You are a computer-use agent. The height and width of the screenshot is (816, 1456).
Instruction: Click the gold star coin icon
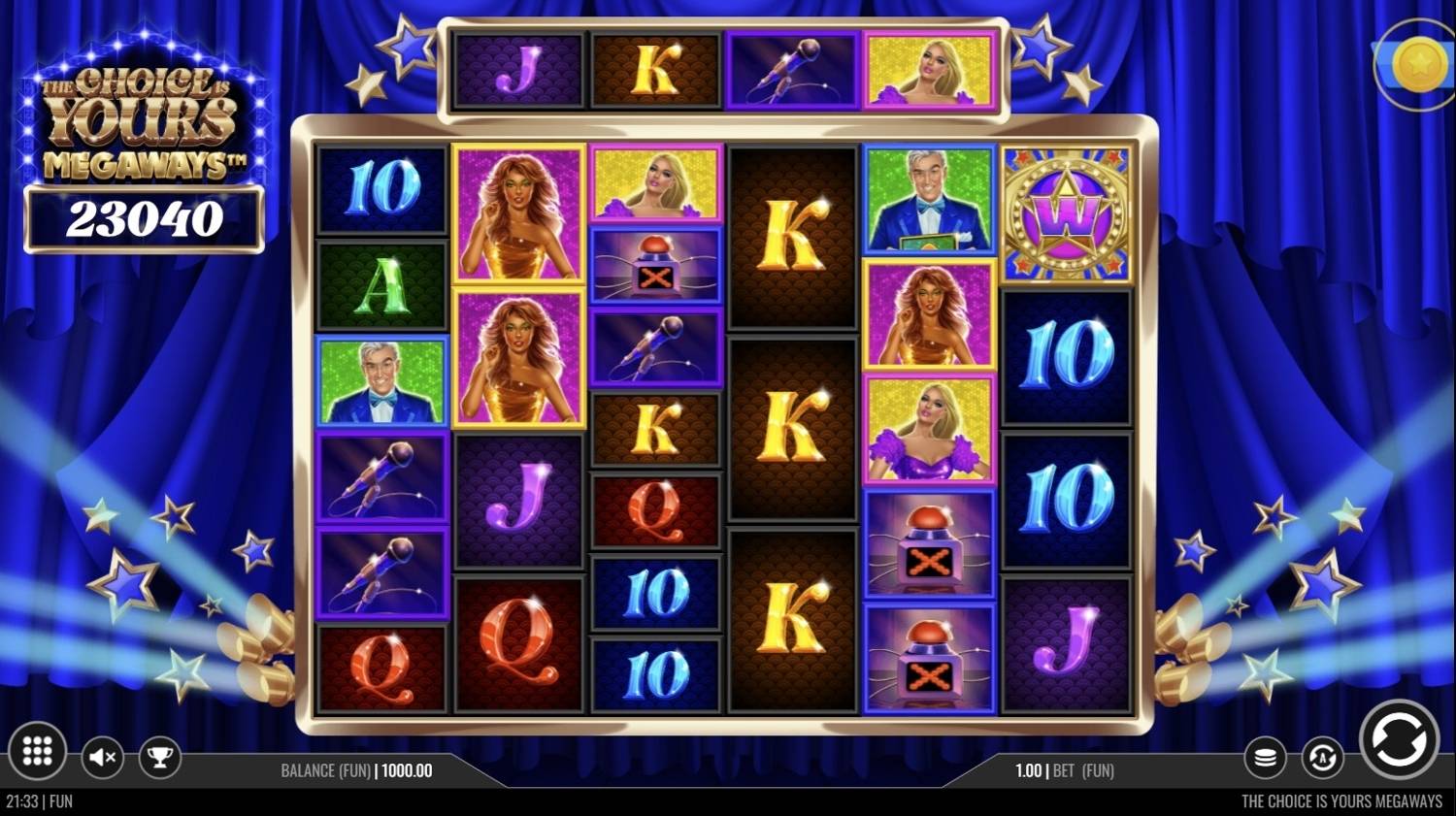[x=1418, y=64]
